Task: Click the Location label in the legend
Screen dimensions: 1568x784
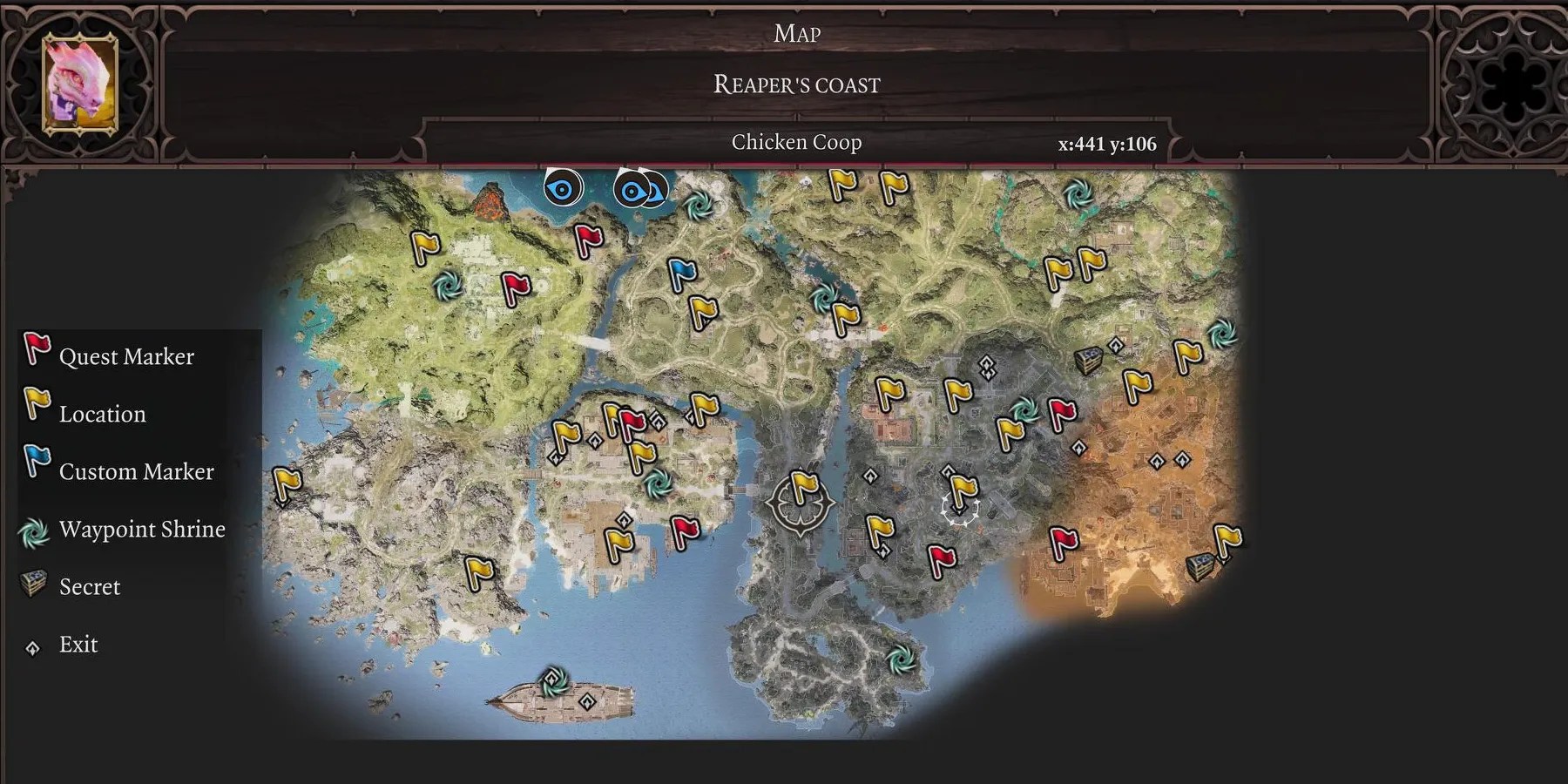Action: tap(102, 414)
